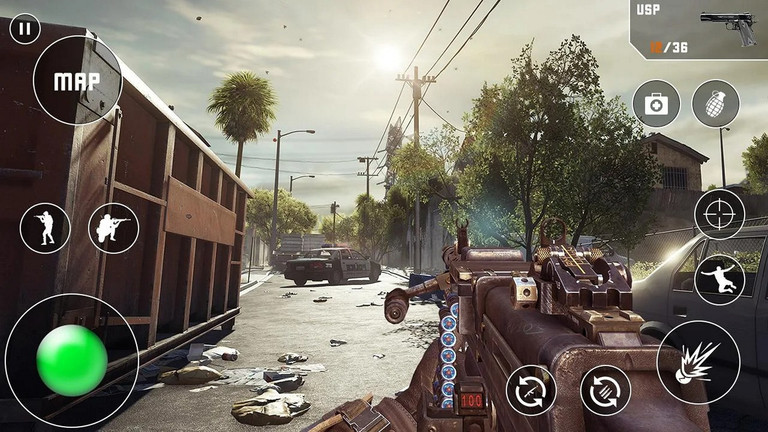Throw a grenade
Screen dimensions: 768x432
click(x=716, y=104)
